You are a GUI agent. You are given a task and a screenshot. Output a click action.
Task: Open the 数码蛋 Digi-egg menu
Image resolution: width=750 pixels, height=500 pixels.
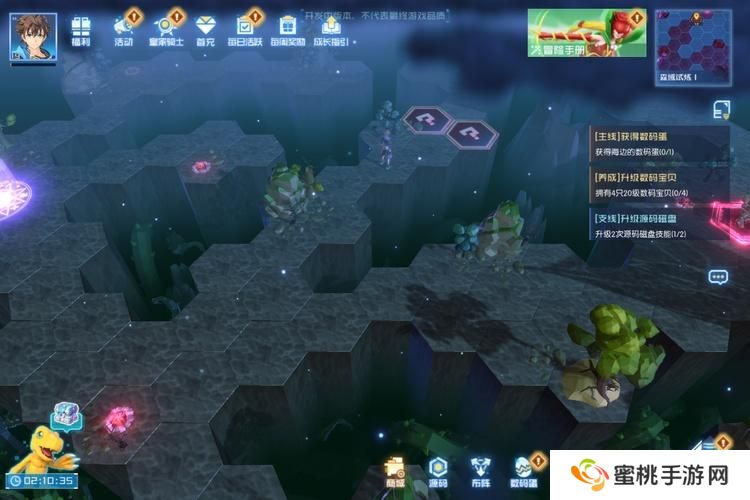(x=525, y=470)
